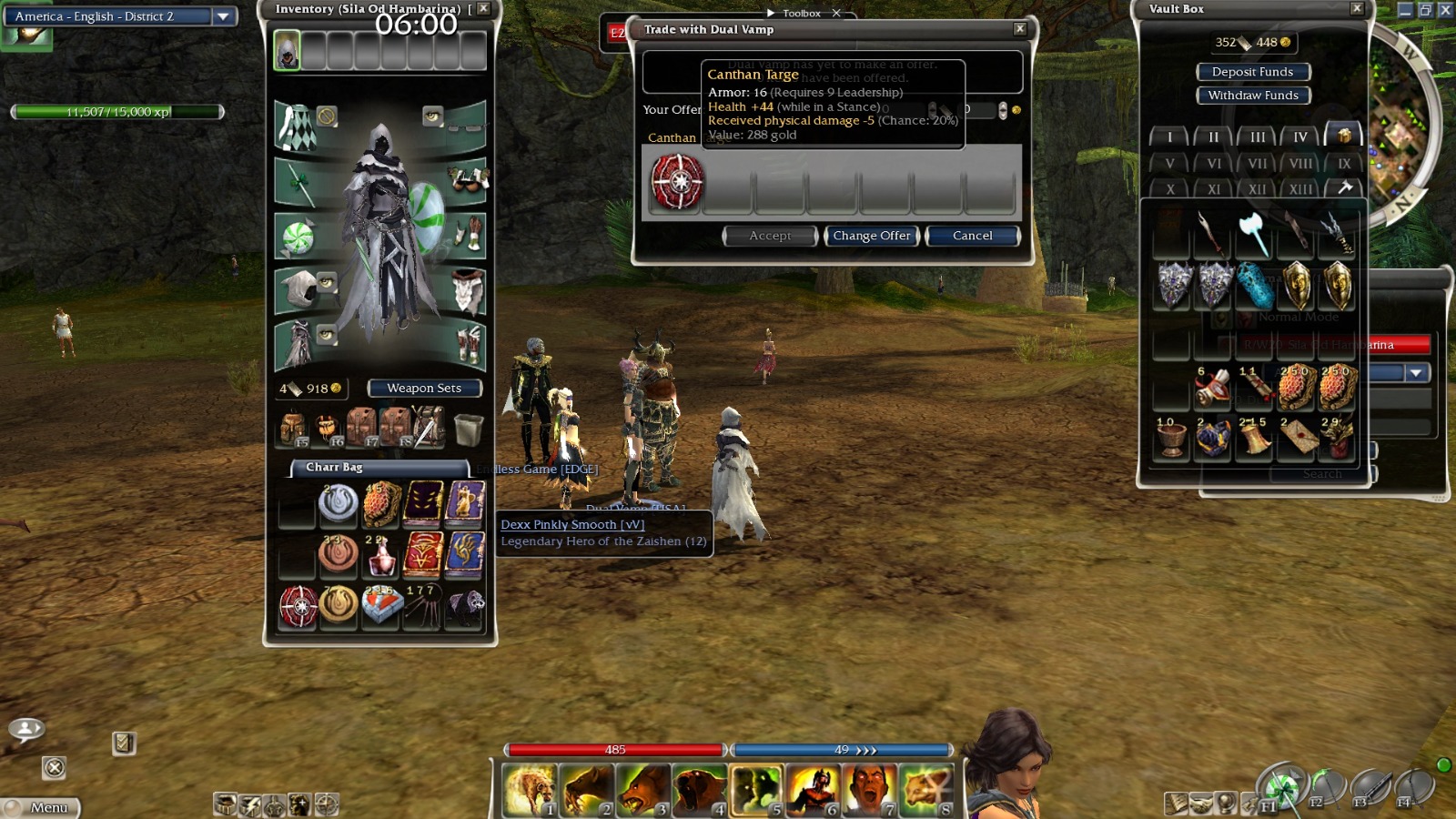Close the game window
This screenshot has height=819, width=1456.
coord(1445,10)
